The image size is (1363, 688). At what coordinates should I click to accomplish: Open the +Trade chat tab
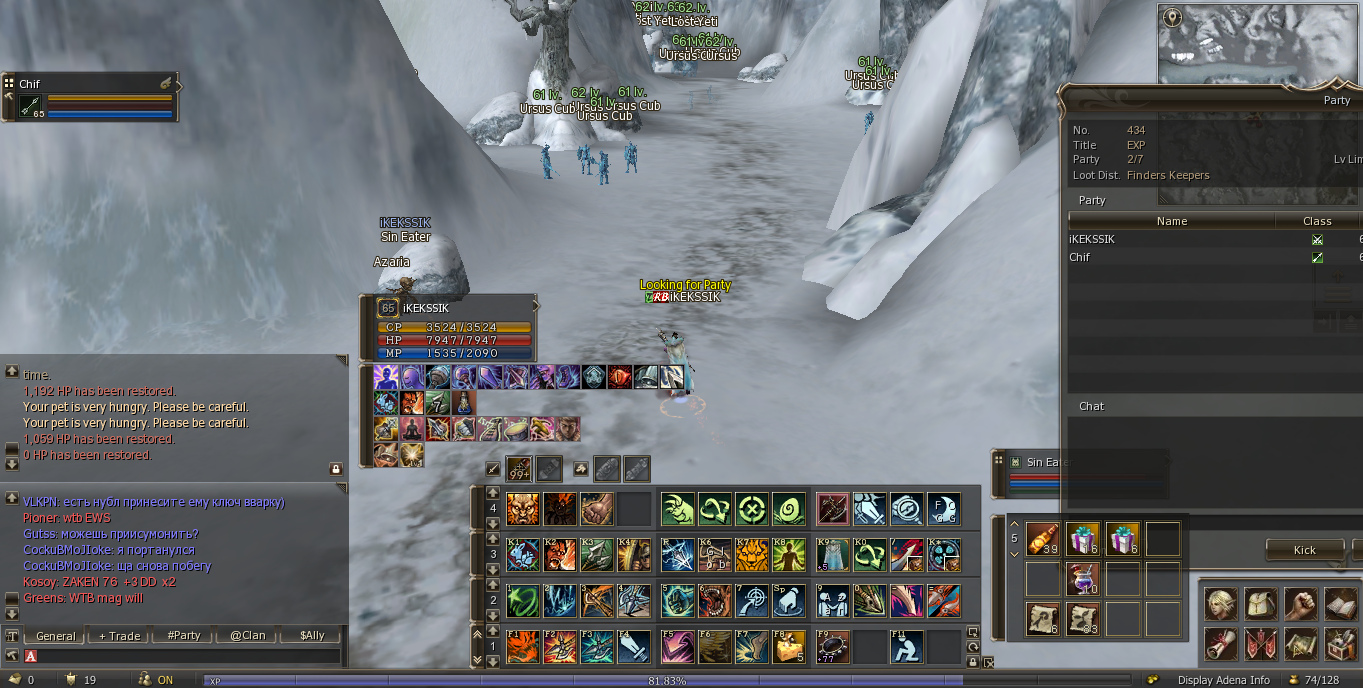pyautogui.click(x=119, y=636)
